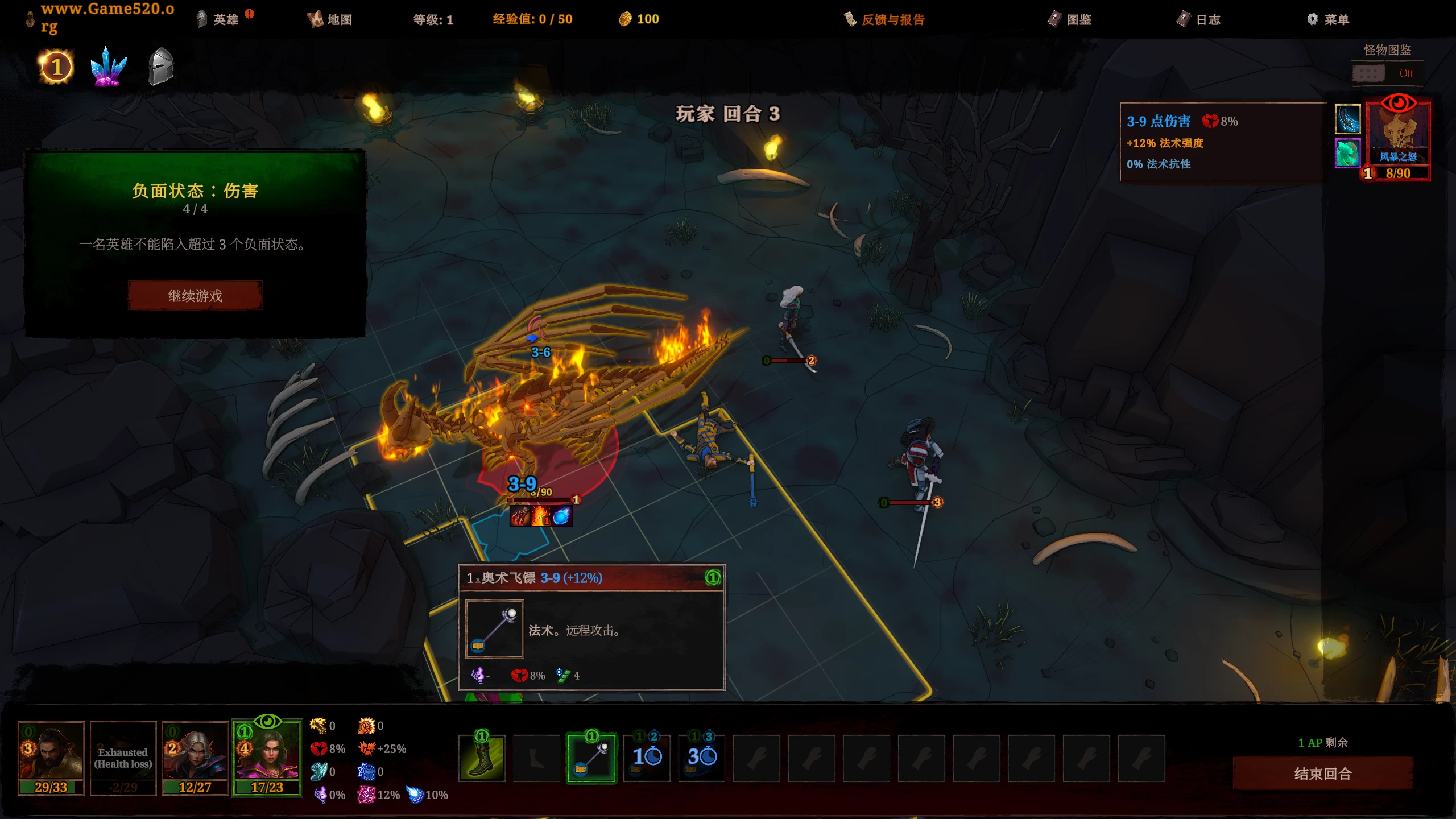Viewport: 1456px width, 819px height.
Task: Click 继续游戏 to continue the game
Action: 195,296
